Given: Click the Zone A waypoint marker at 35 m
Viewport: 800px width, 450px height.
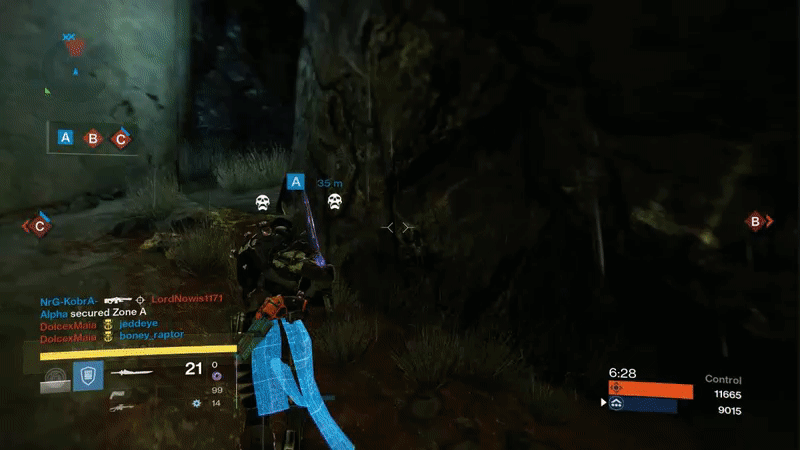Looking at the screenshot, I should tap(295, 182).
